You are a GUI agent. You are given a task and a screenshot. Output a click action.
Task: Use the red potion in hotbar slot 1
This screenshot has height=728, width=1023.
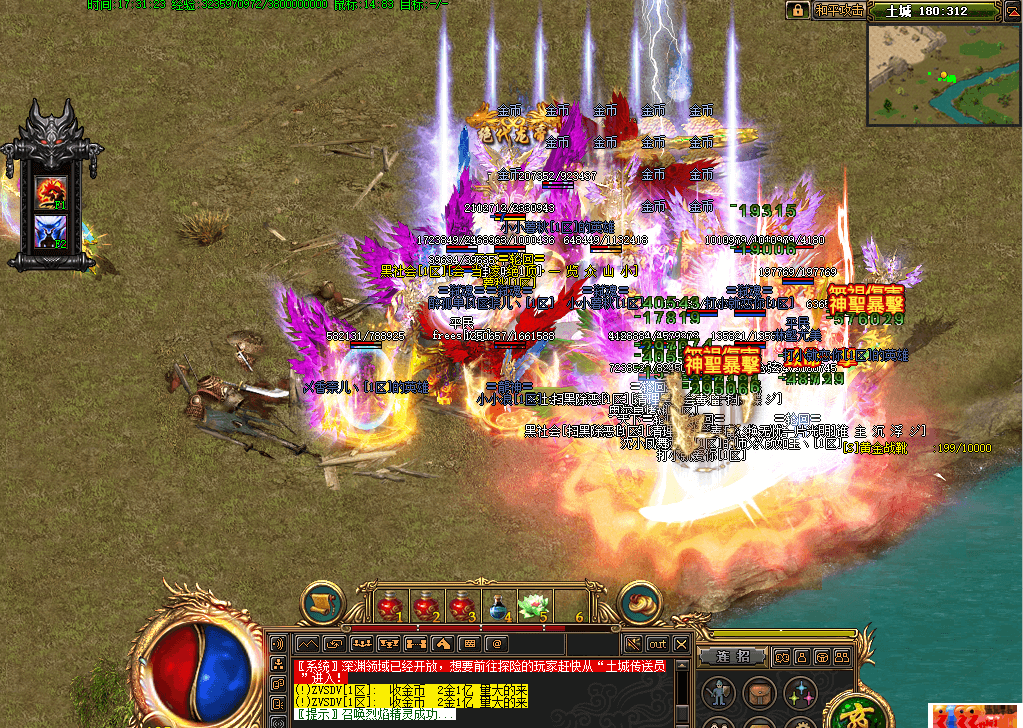(391, 604)
